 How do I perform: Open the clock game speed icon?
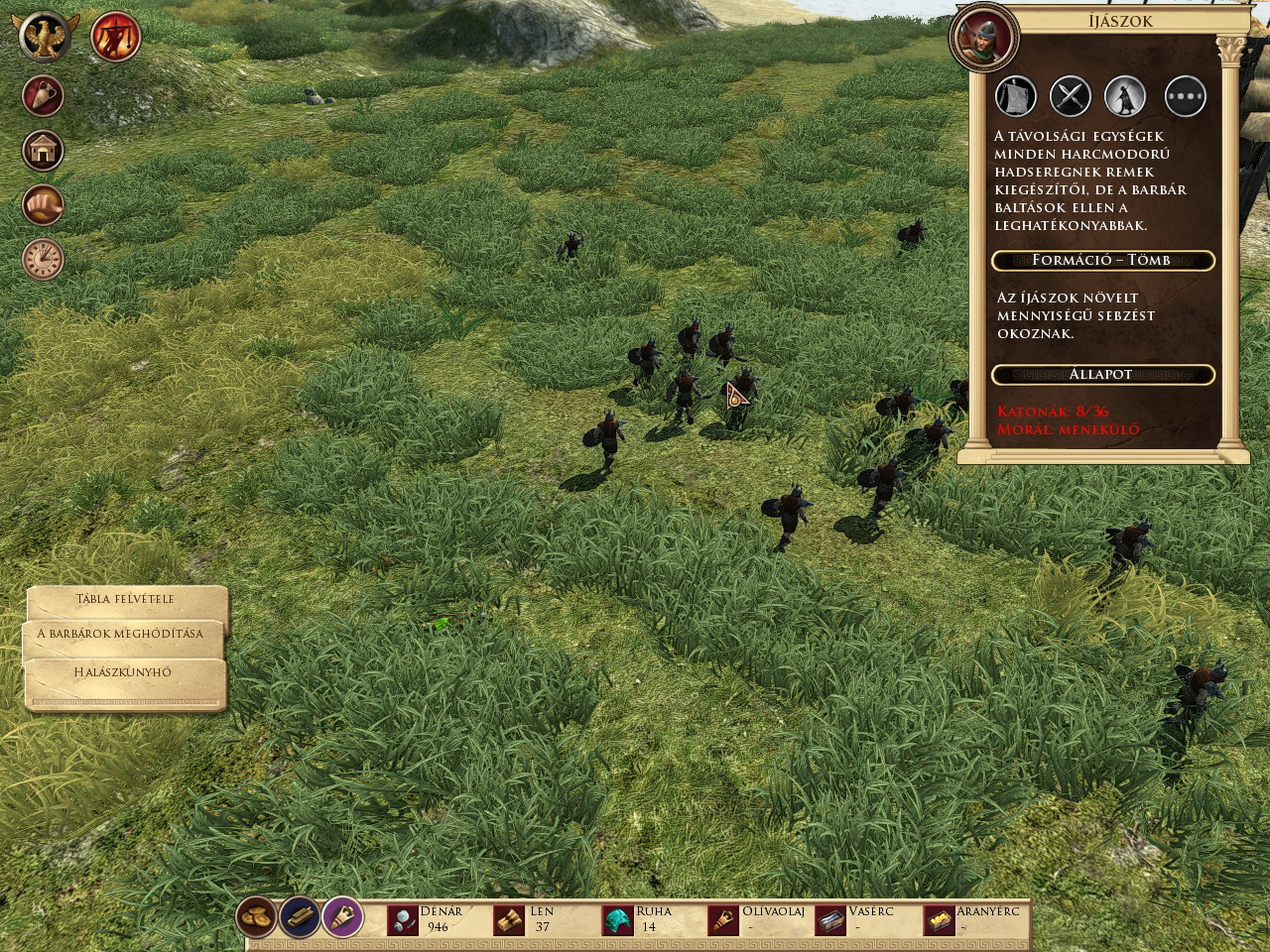click(x=43, y=259)
